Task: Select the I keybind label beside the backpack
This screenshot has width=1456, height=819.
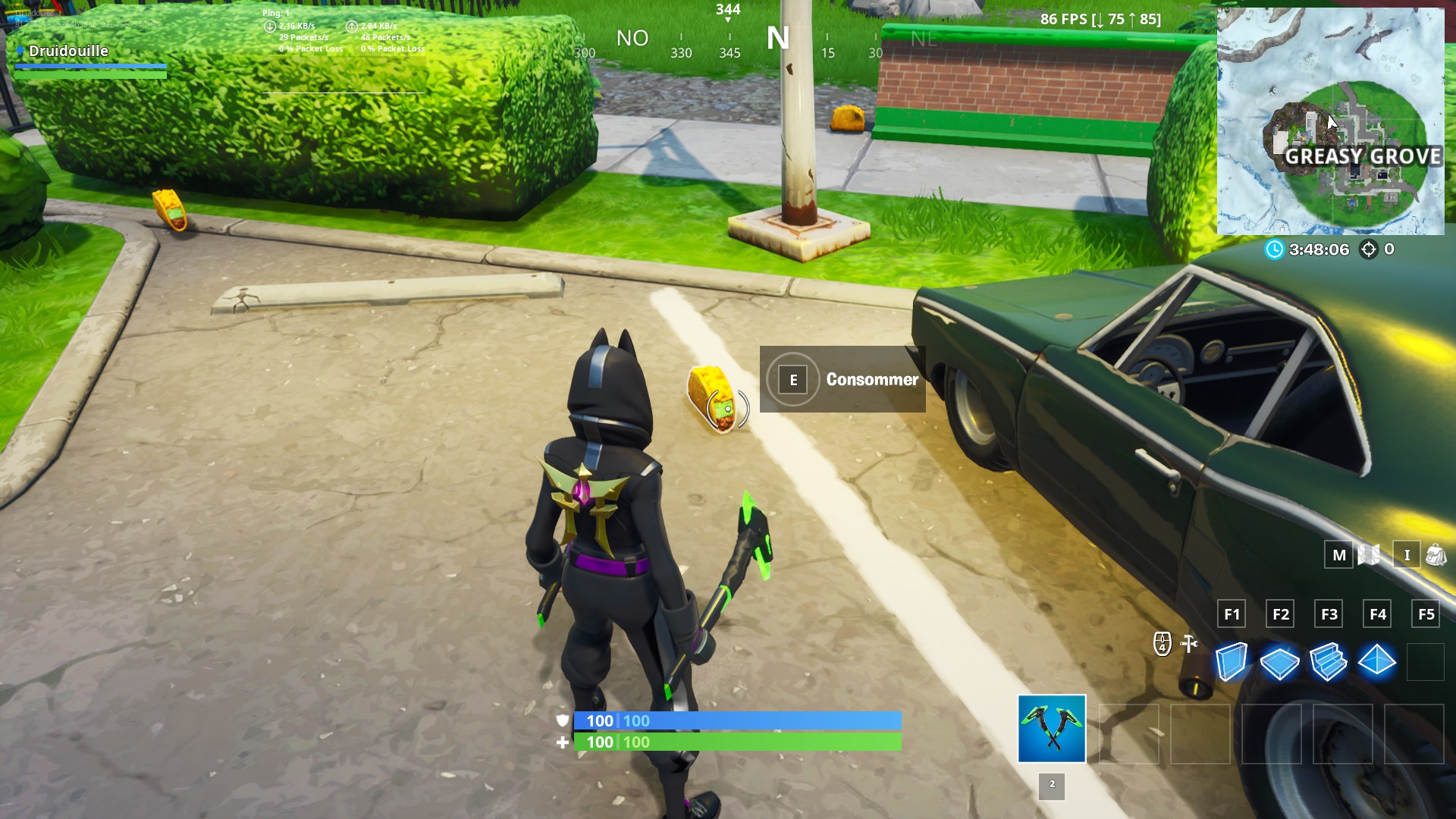Action: [1407, 554]
